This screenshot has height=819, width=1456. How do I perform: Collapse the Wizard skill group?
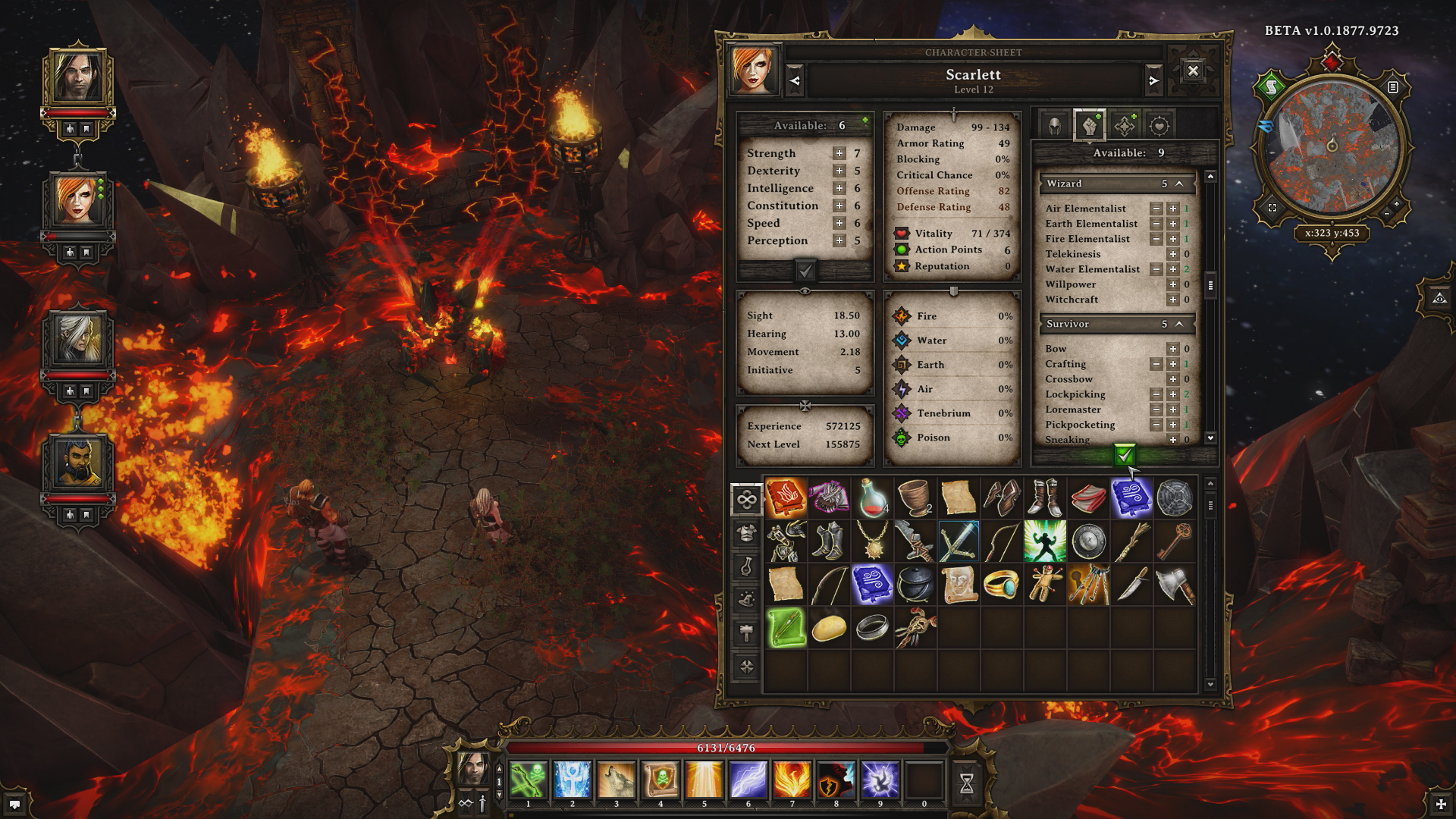tap(1180, 184)
